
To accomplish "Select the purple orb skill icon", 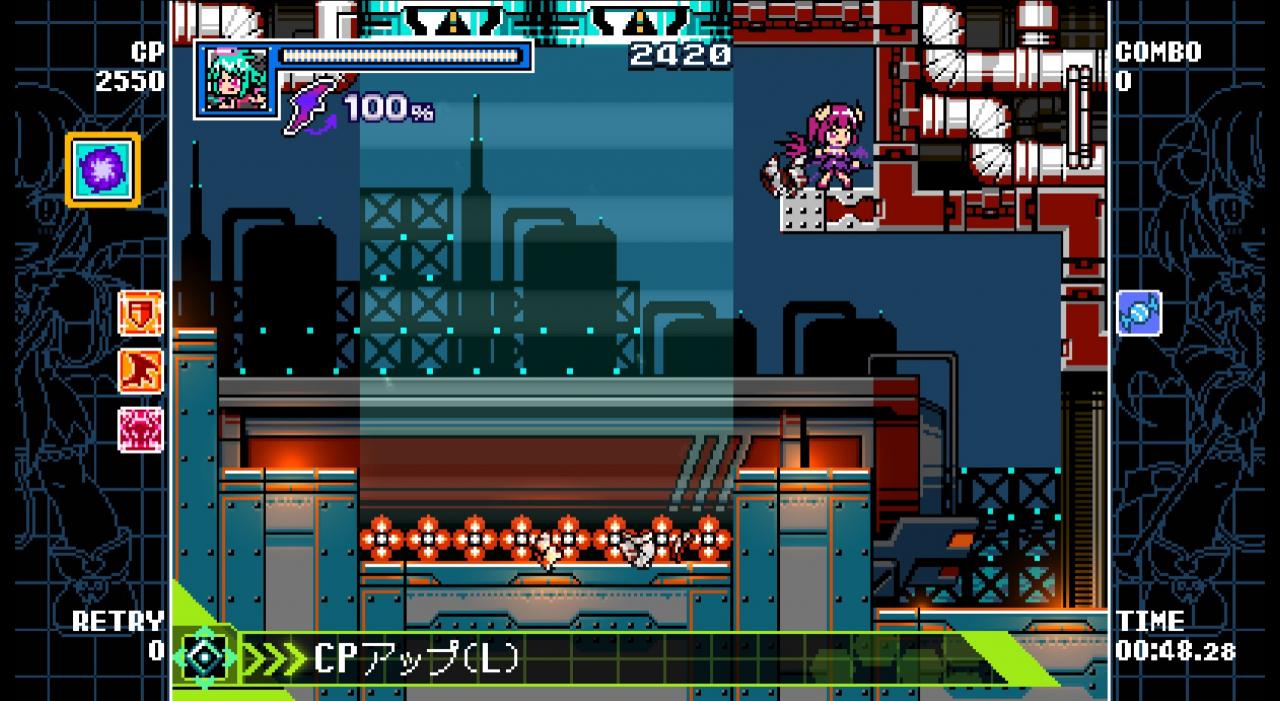I will coord(104,169).
